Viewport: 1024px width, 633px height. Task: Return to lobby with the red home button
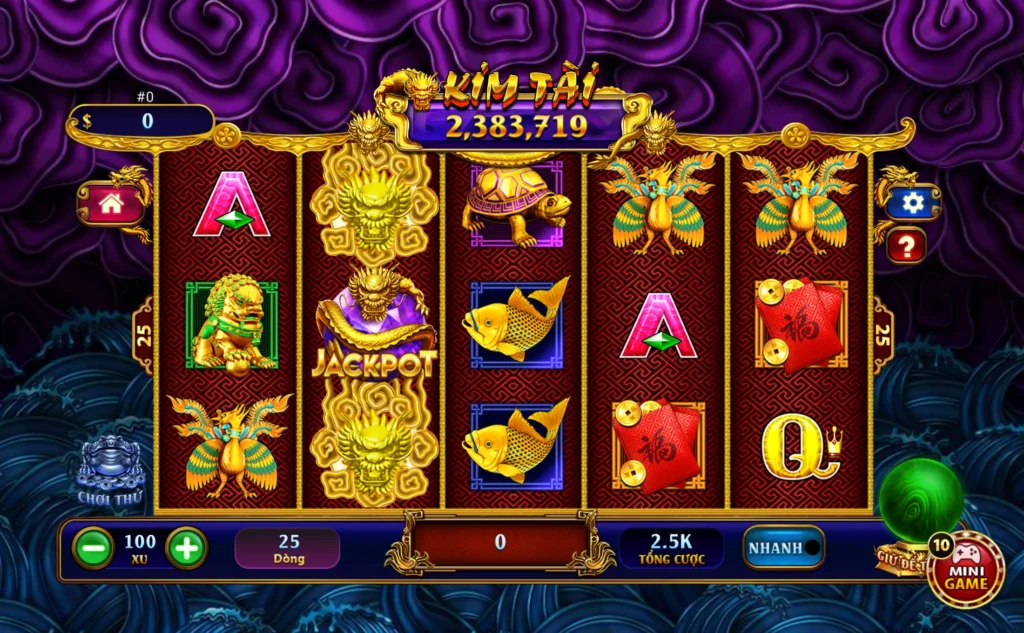tap(110, 204)
